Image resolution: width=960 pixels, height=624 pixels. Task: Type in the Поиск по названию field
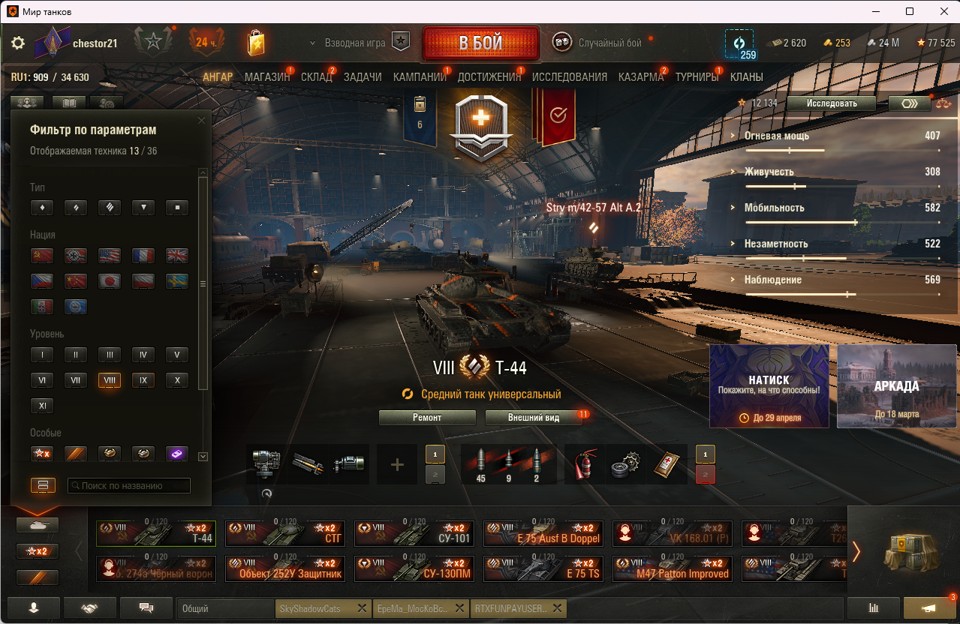[128, 486]
